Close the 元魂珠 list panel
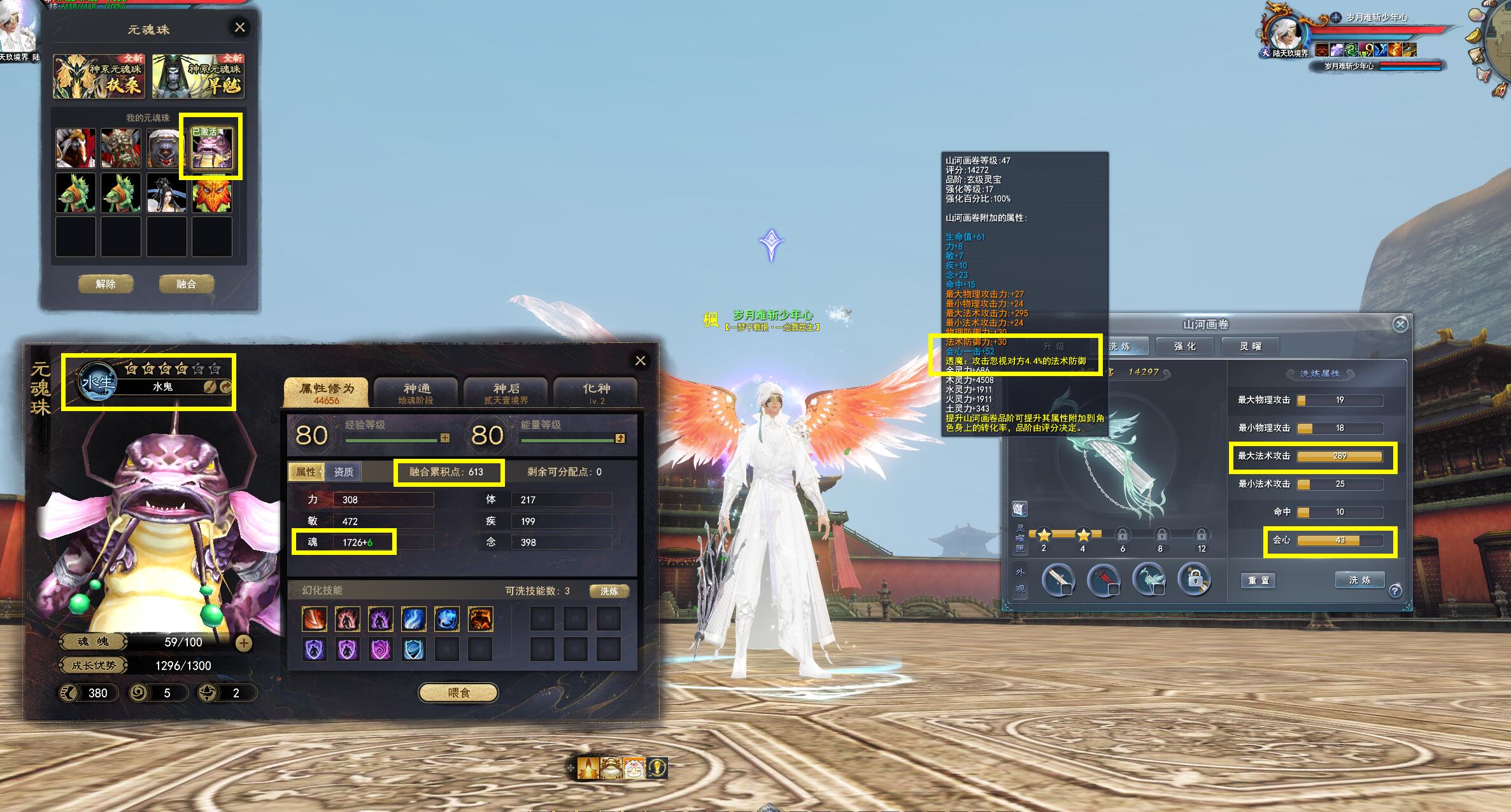 pyautogui.click(x=239, y=27)
